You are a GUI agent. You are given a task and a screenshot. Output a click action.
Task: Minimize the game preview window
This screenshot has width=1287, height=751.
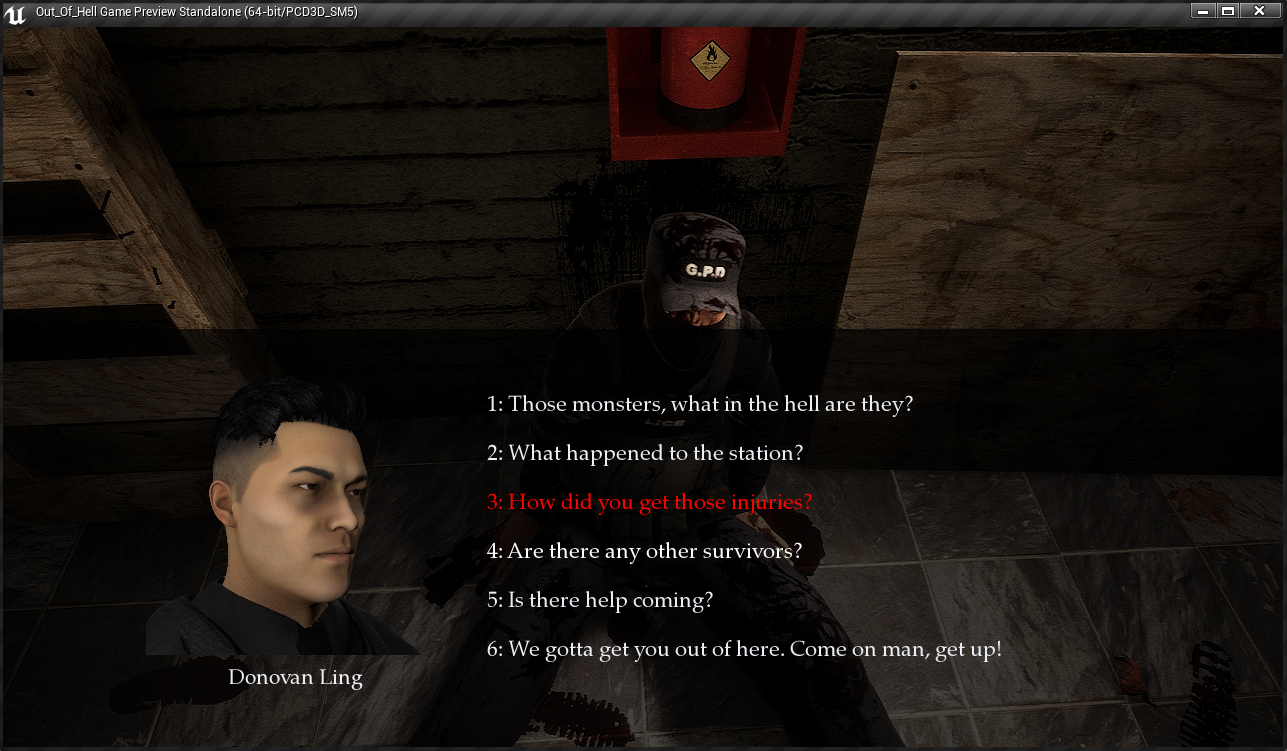(x=1203, y=11)
